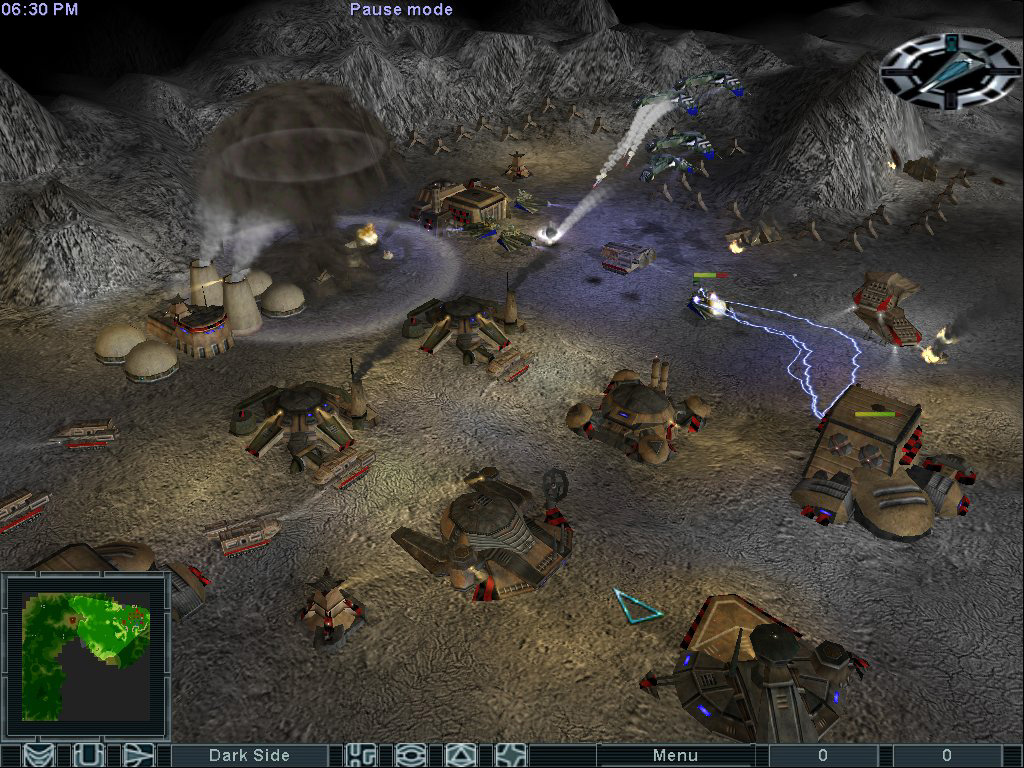The width and height of the screenshot is (1024, 768).
Task: Click the Dark Side label panel
Action: [249, 756]
